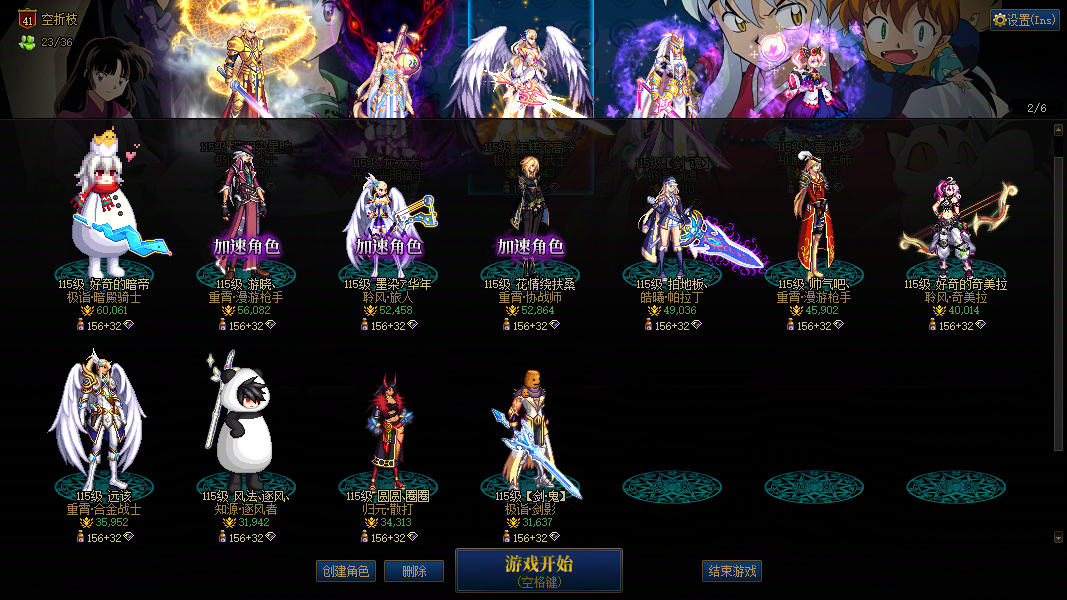The image size is (1067, 600).
Task: Start the game with 游戏开始
Action: tap(538, 570)
